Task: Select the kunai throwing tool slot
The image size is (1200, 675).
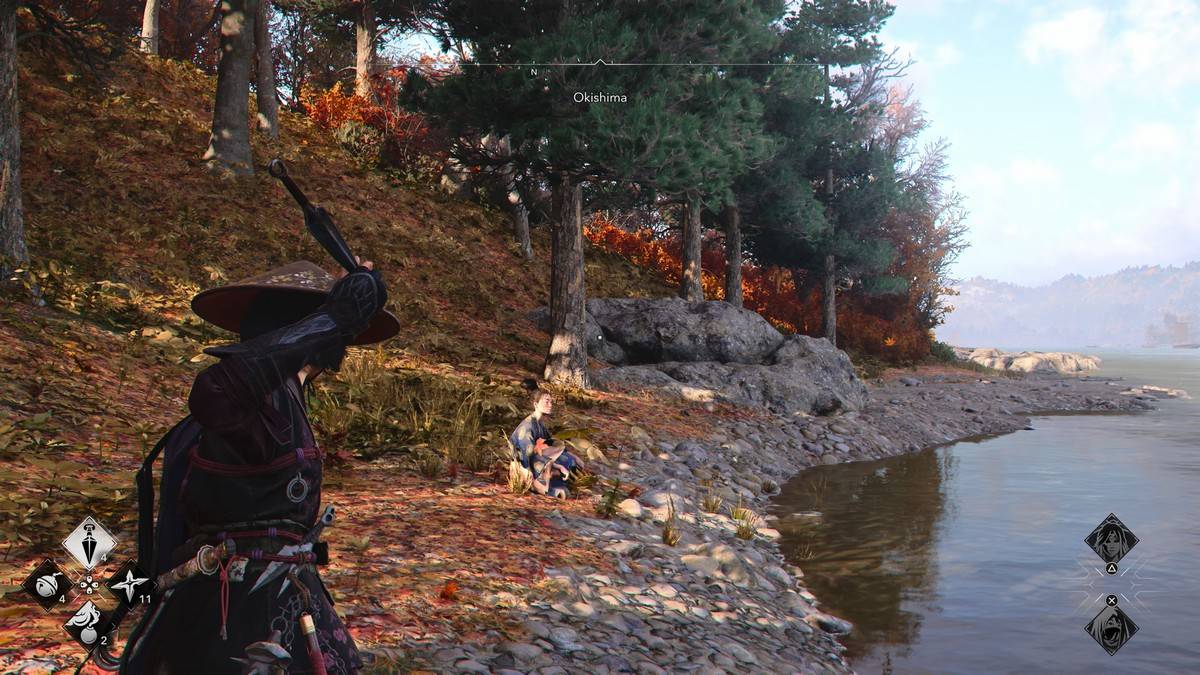Action: click(89, 543)
